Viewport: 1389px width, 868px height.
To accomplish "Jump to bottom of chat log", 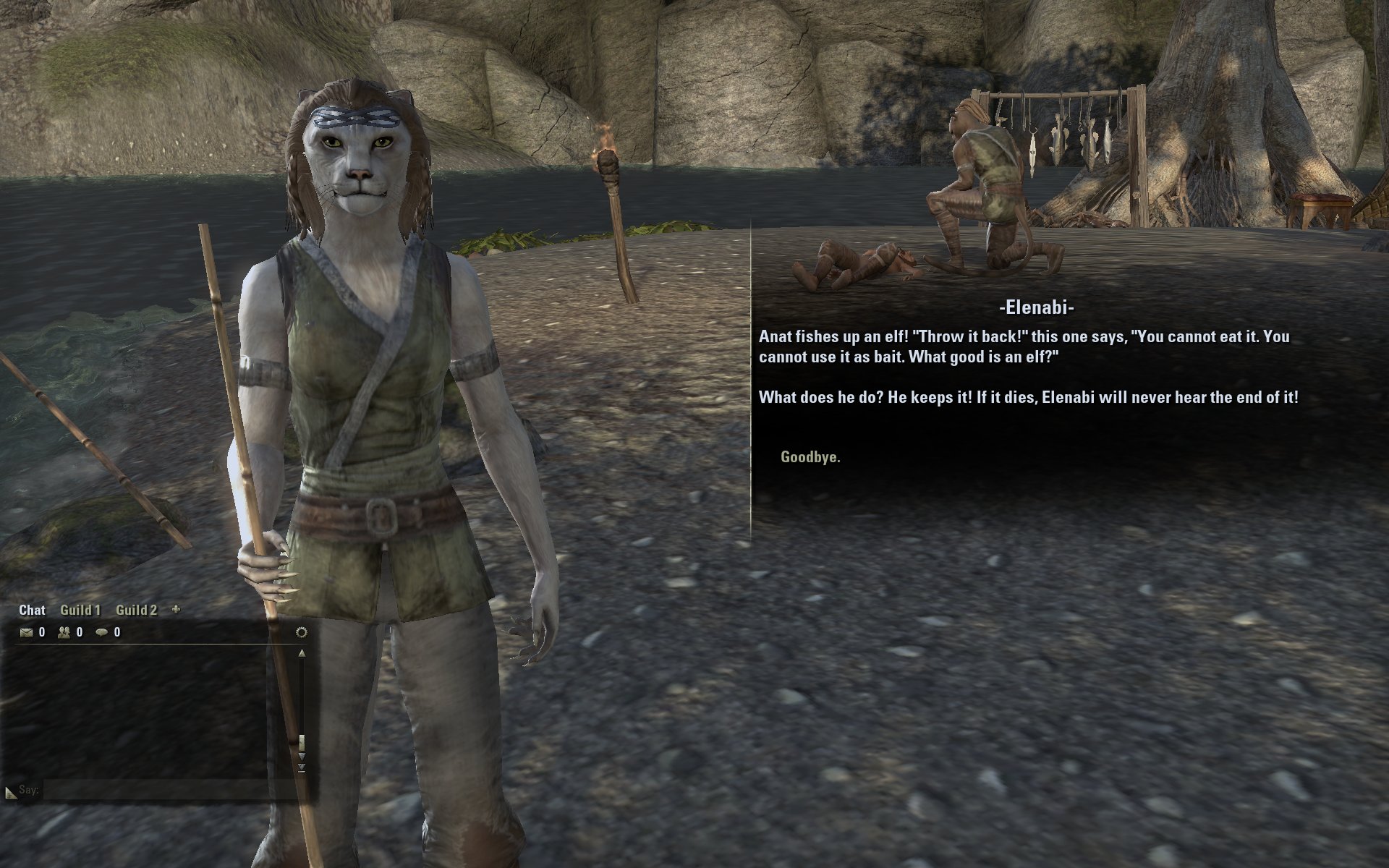I will coord(302,767).
